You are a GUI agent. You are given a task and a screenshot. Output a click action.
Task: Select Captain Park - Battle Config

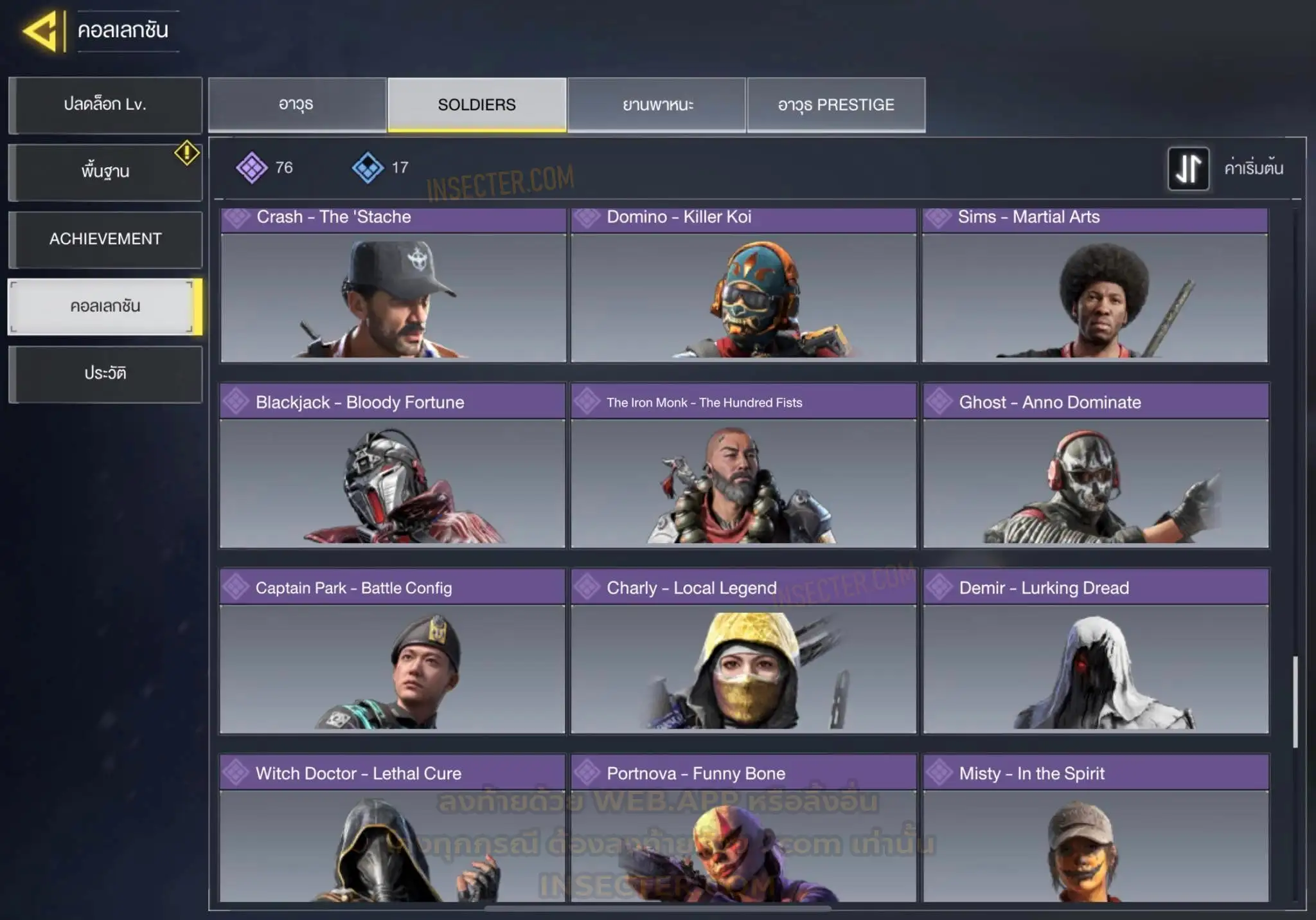(393, 651)
